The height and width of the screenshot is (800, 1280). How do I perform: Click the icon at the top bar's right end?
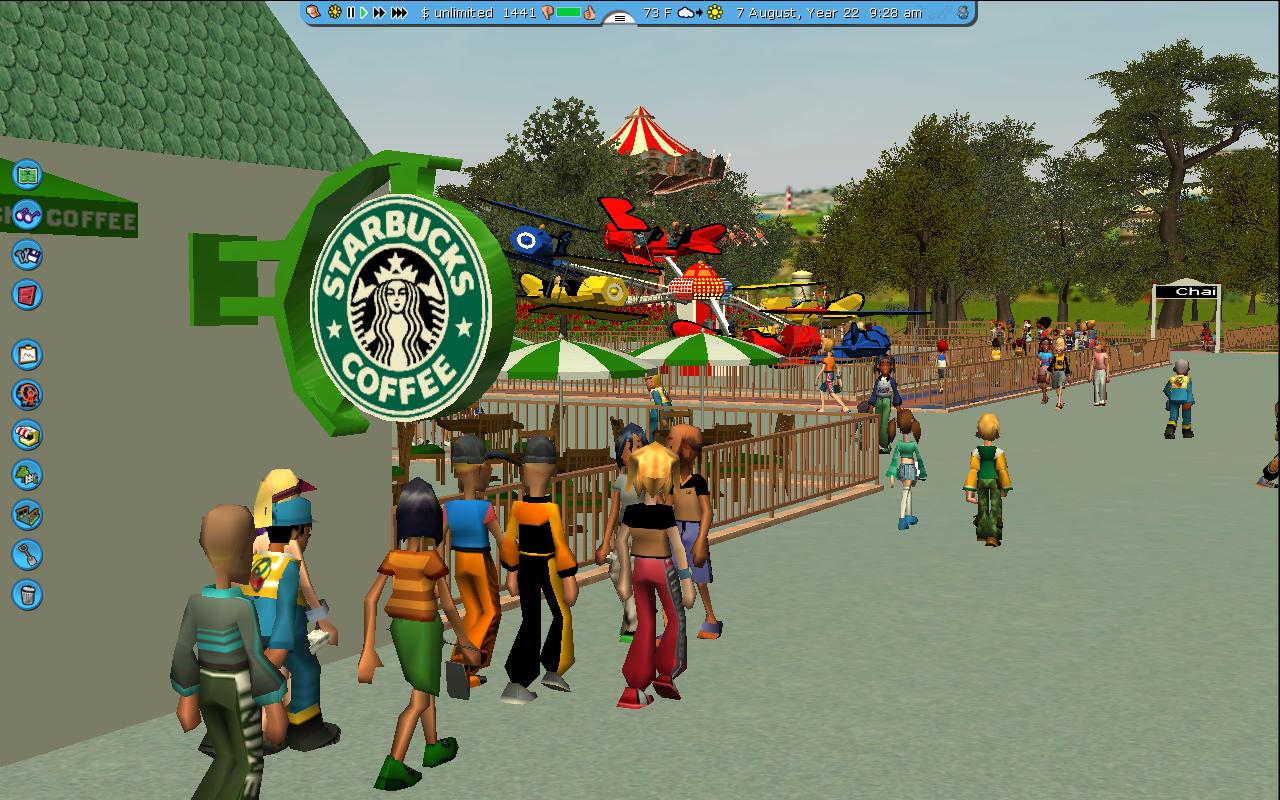point(962,13)
